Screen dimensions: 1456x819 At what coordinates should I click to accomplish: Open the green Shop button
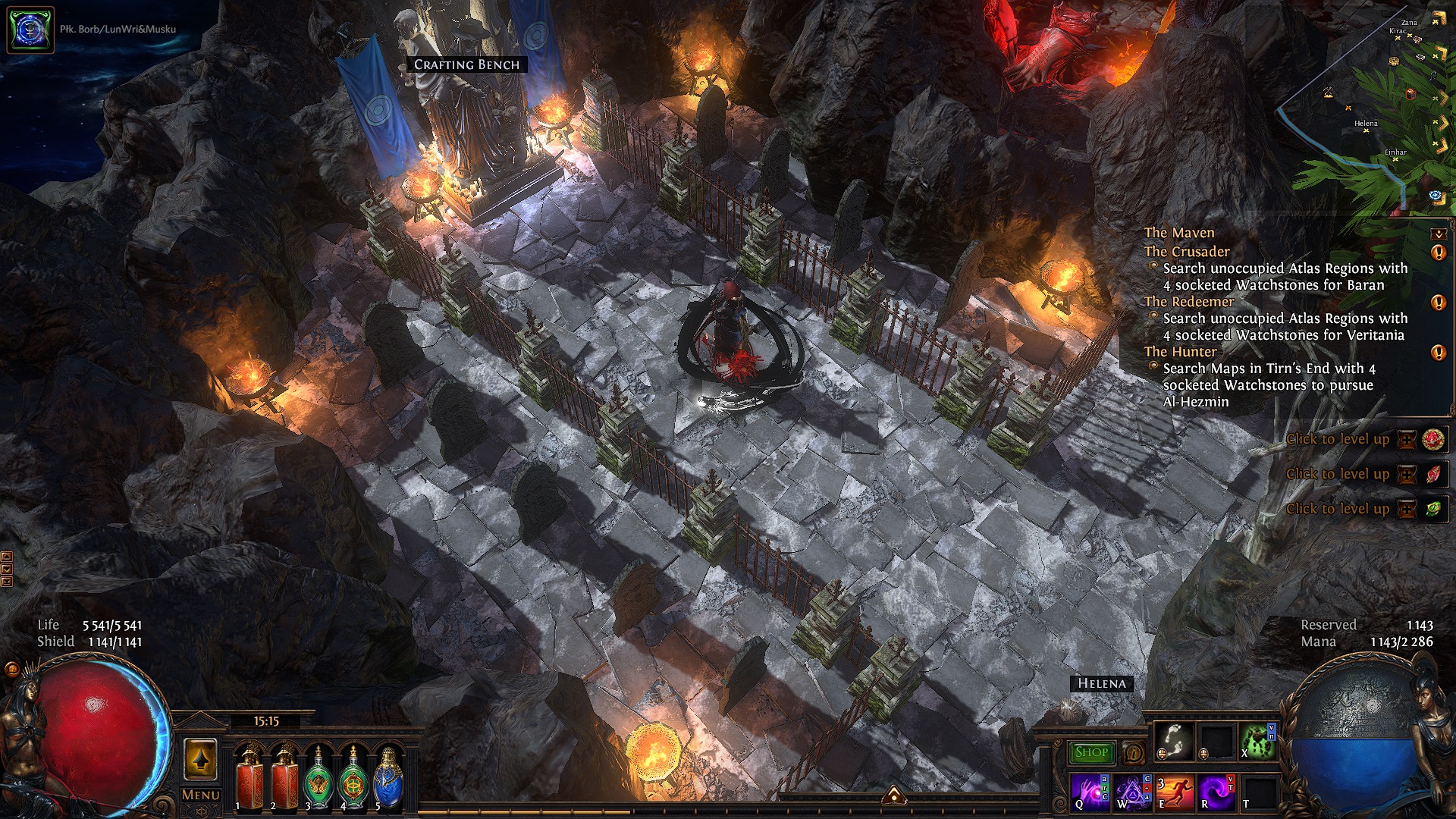click(1090, 752)
